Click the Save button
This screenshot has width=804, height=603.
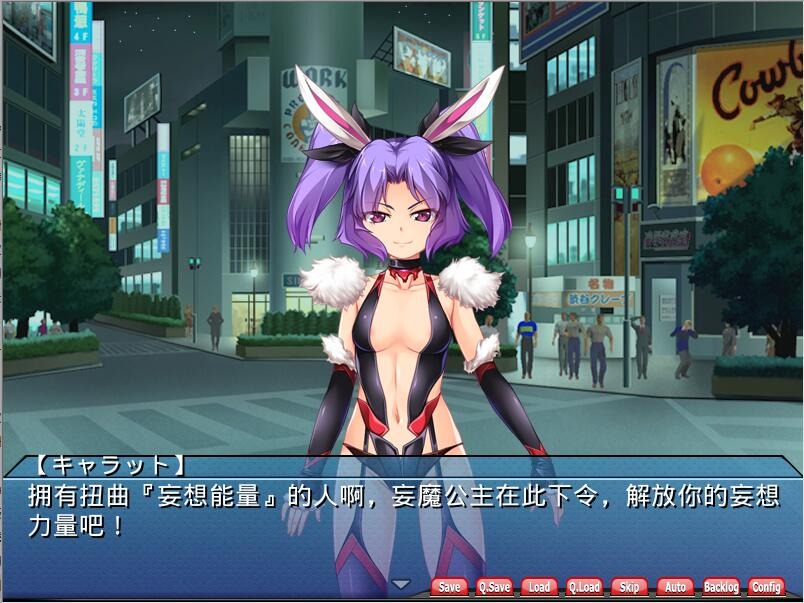click(450, 587)
